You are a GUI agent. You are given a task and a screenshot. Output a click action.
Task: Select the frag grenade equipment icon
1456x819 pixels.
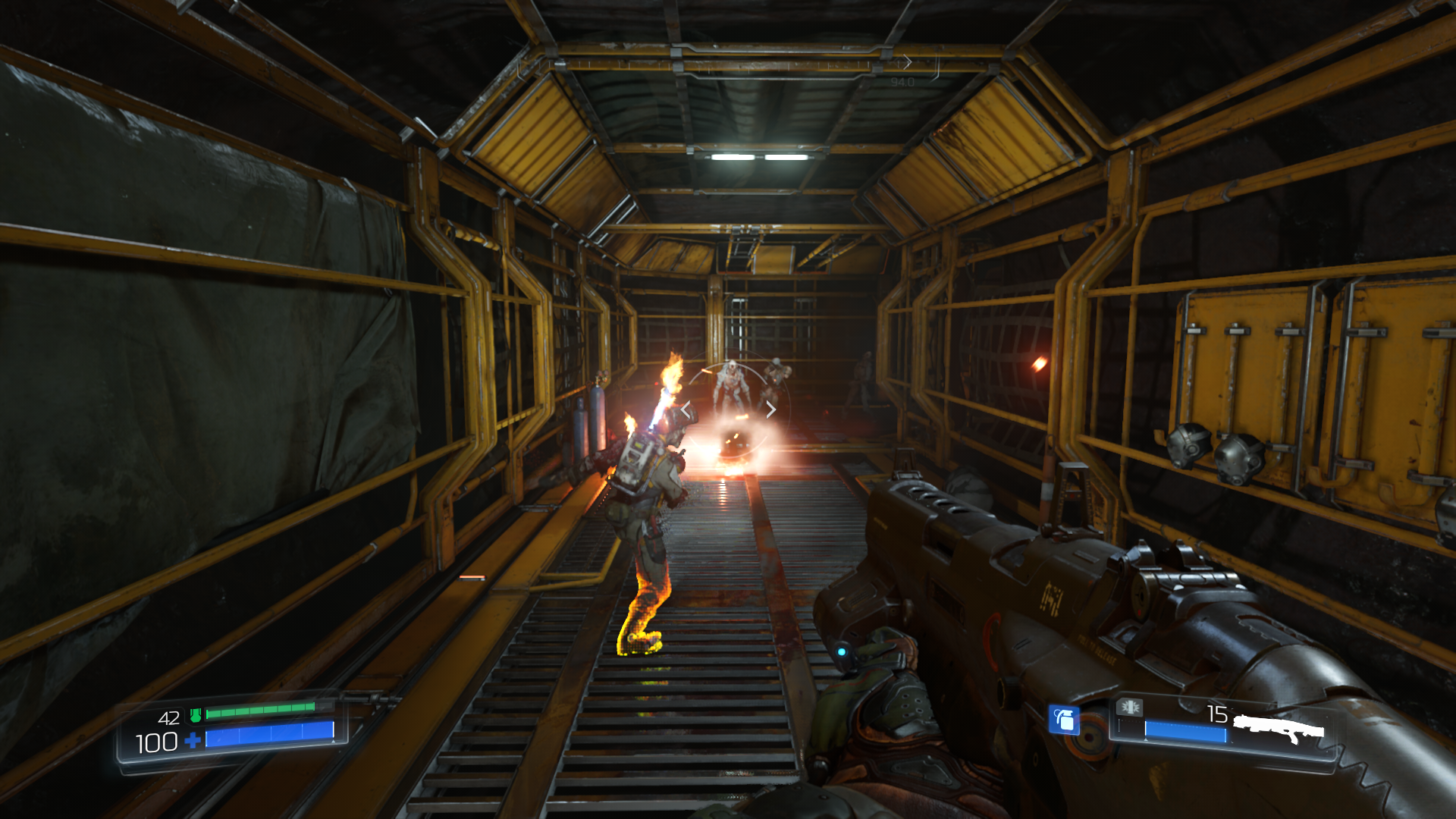pyautogui.click(x=1063, y=719)
